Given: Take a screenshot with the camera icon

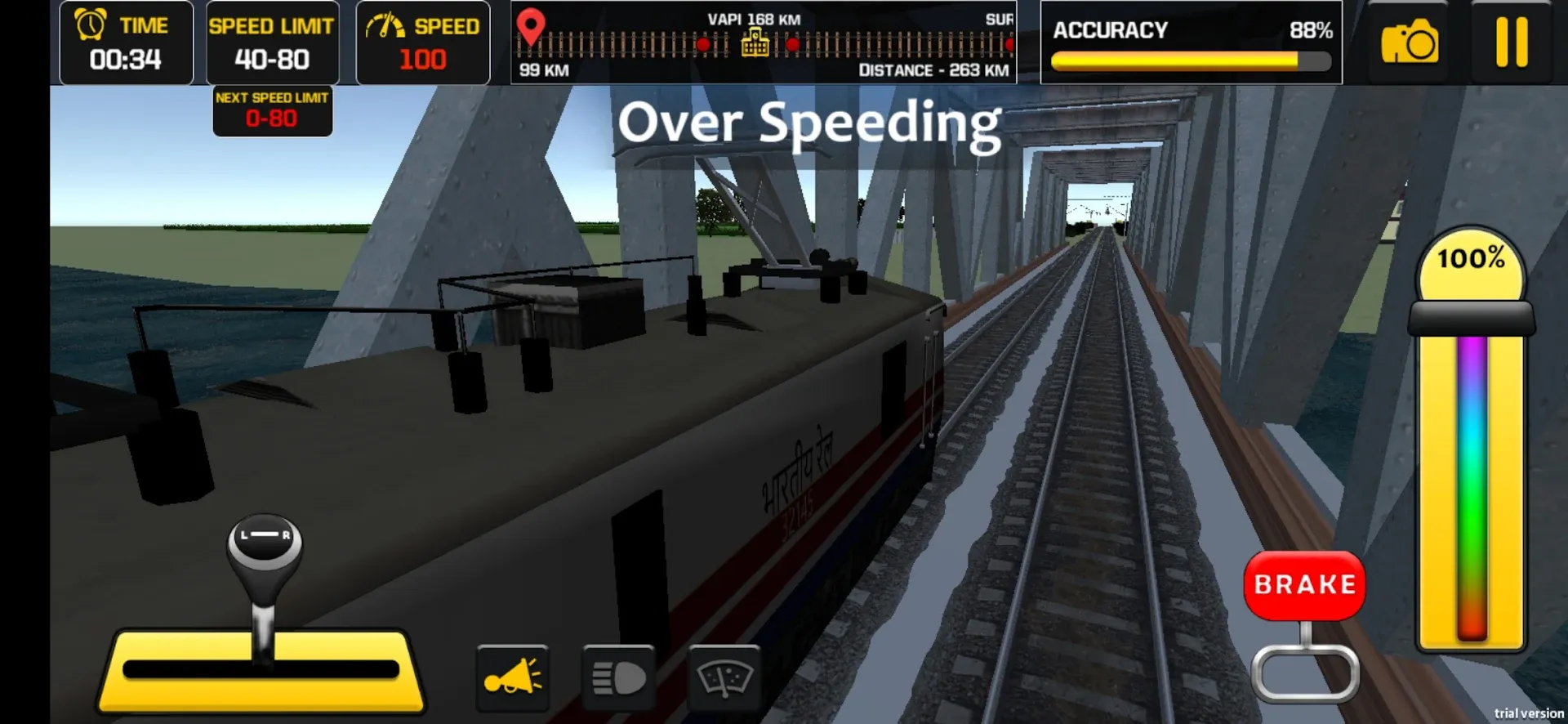Looking at the screenshot, I should [x=1409, y=42].
